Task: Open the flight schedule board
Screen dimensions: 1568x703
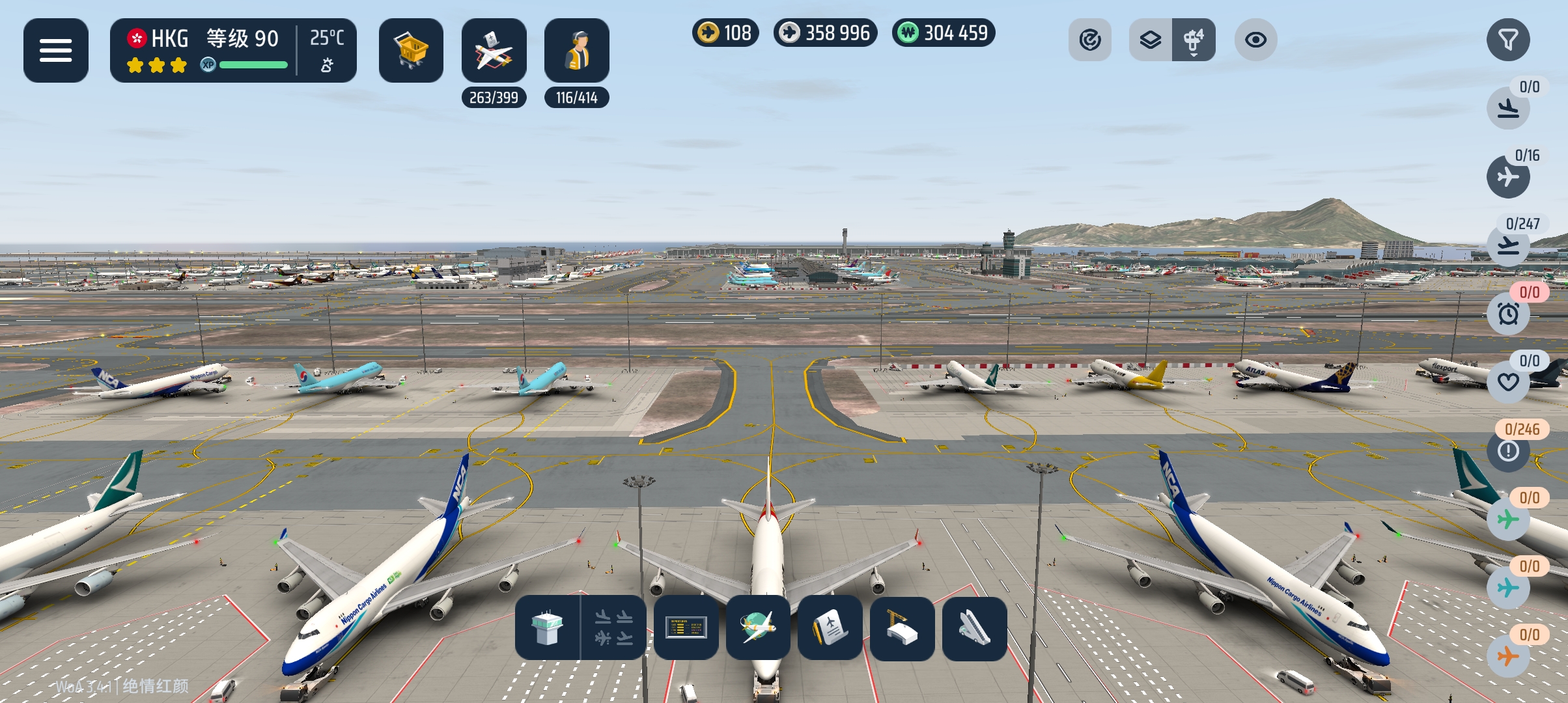Action: click(x=686, y=628)
